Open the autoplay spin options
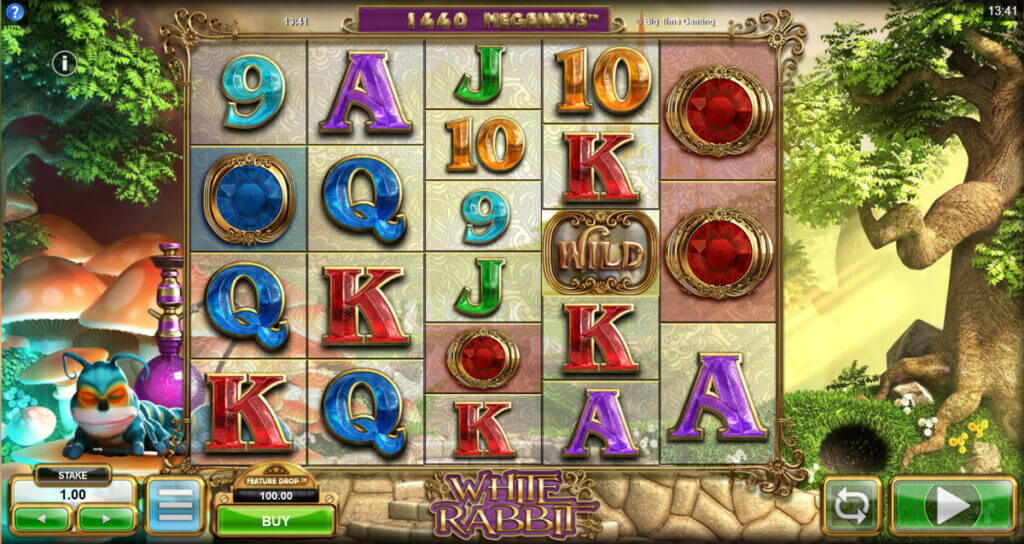 click(851, 506)
